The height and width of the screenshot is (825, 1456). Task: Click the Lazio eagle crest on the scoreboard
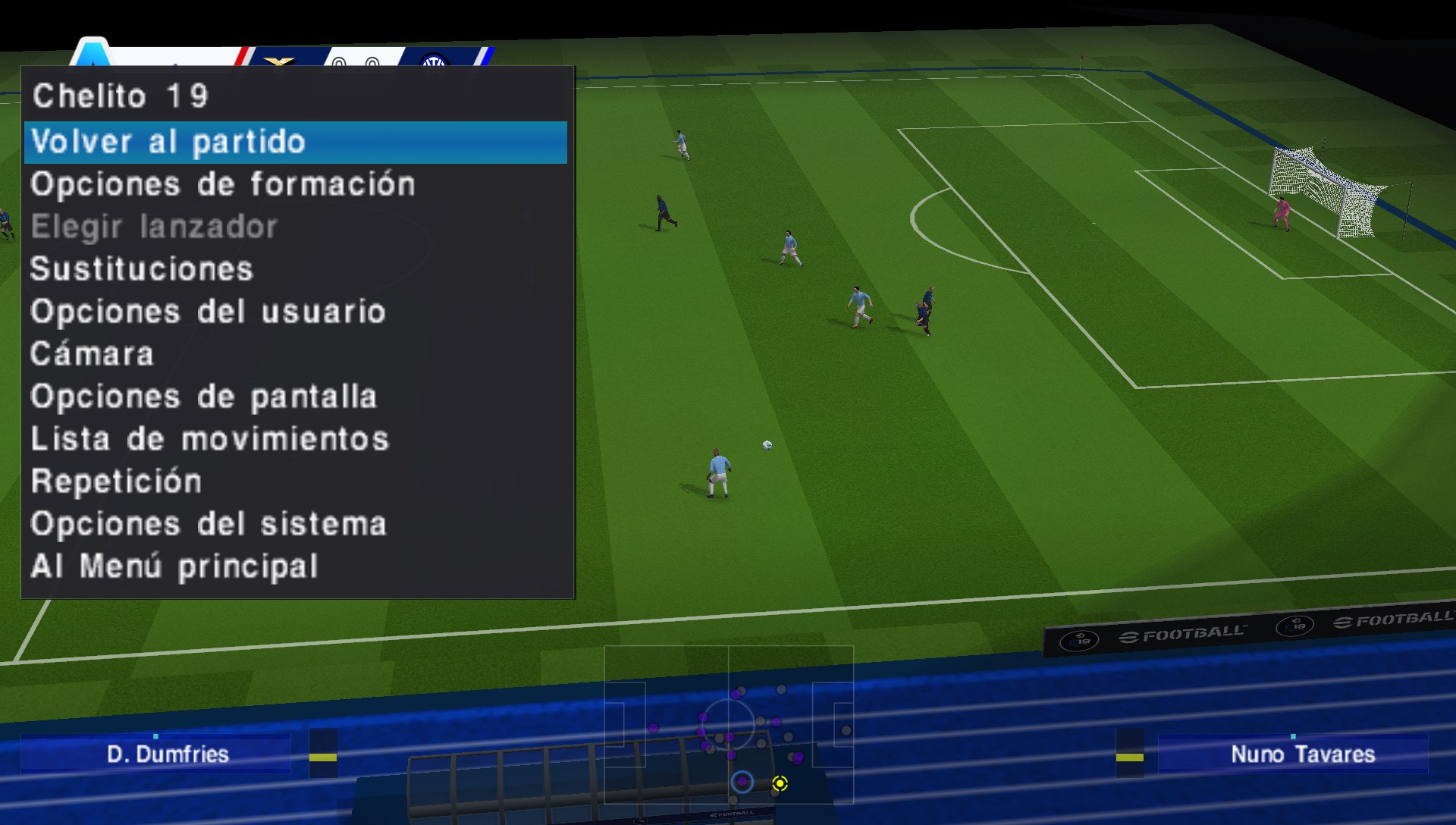279,61
